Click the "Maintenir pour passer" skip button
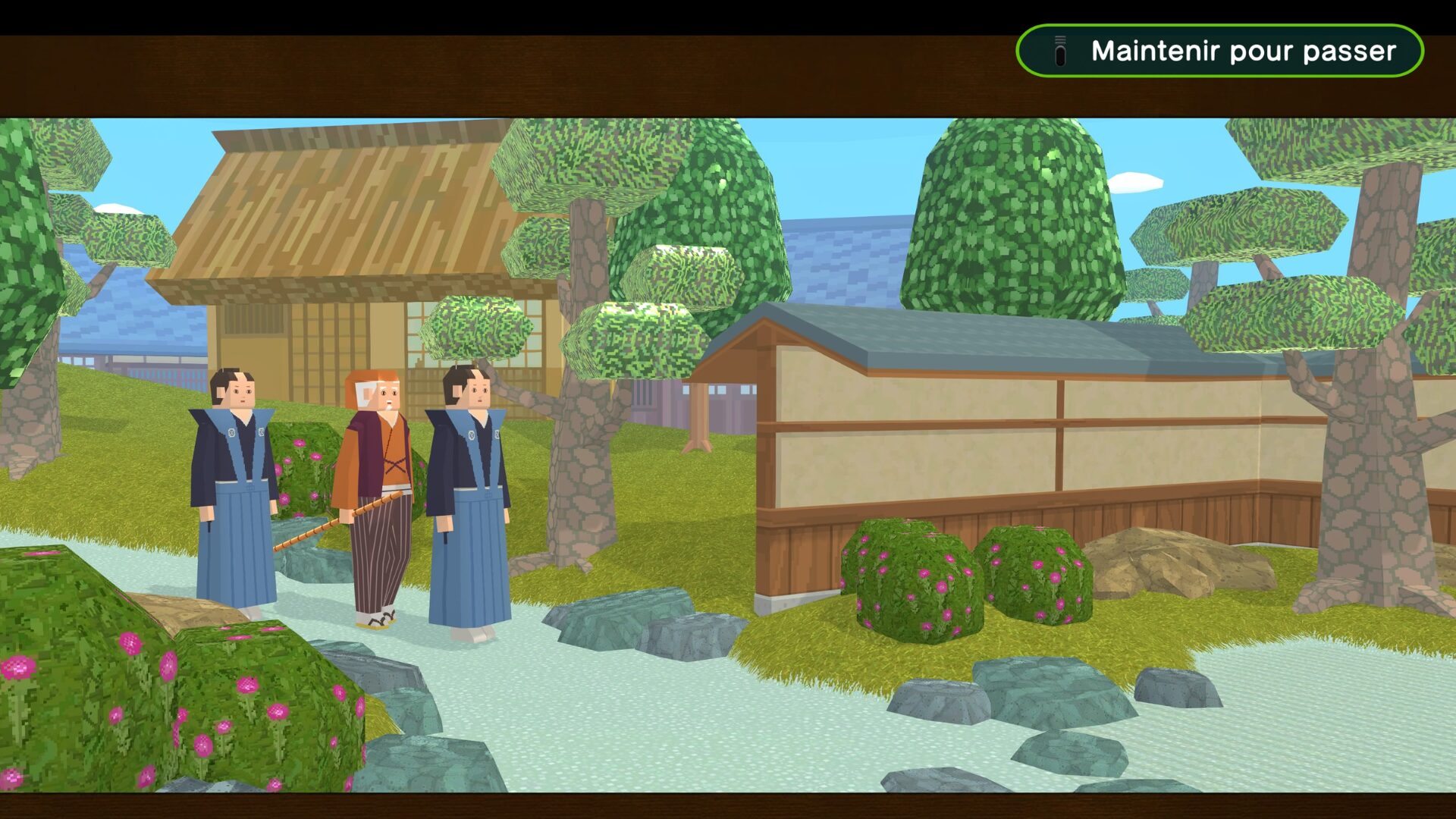The height and width of the screenshot is (819, 1456). pos(1219,51)
